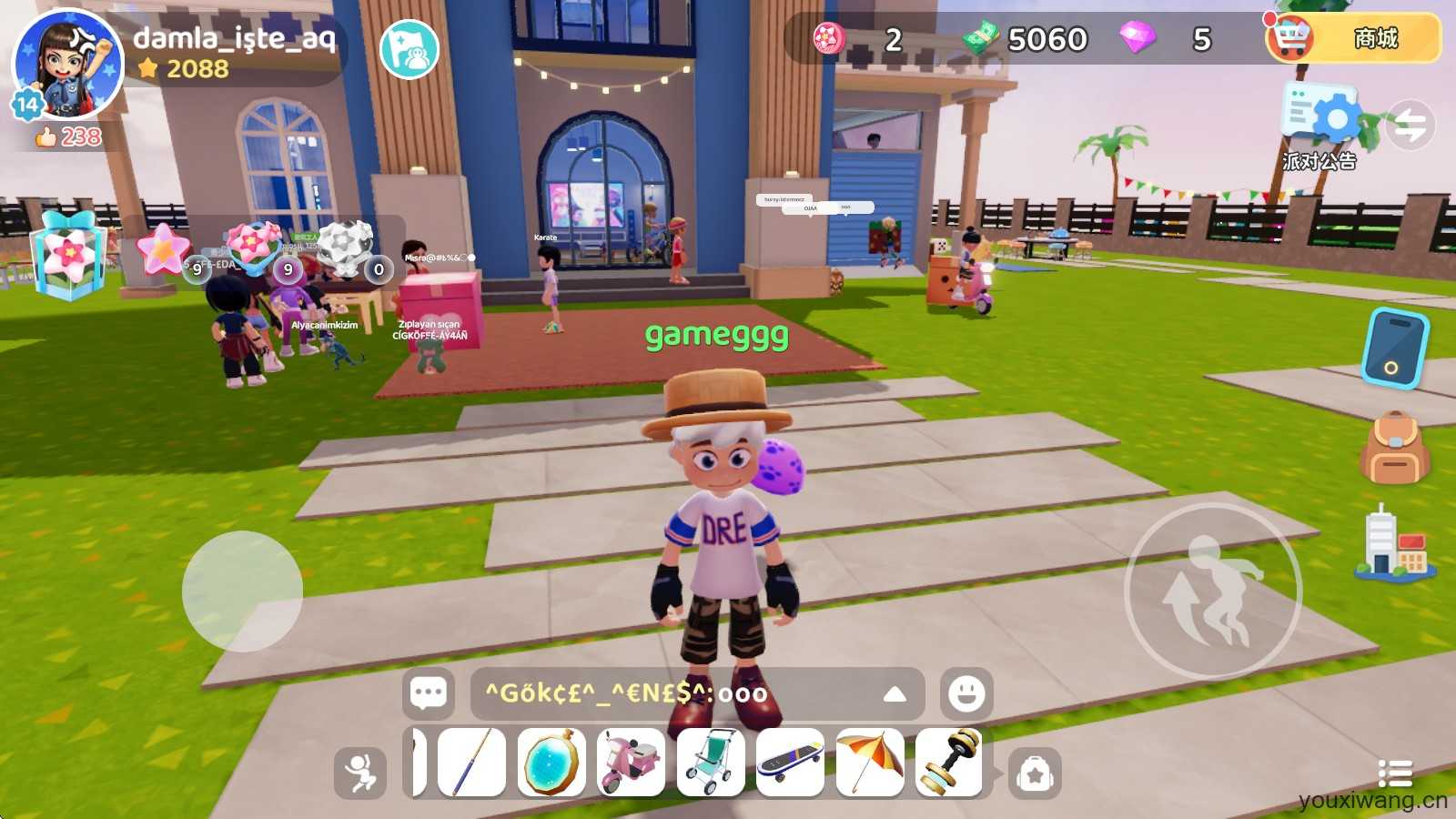Select the teal pocket watch item
1456x819 pixels.
point(551,763)
